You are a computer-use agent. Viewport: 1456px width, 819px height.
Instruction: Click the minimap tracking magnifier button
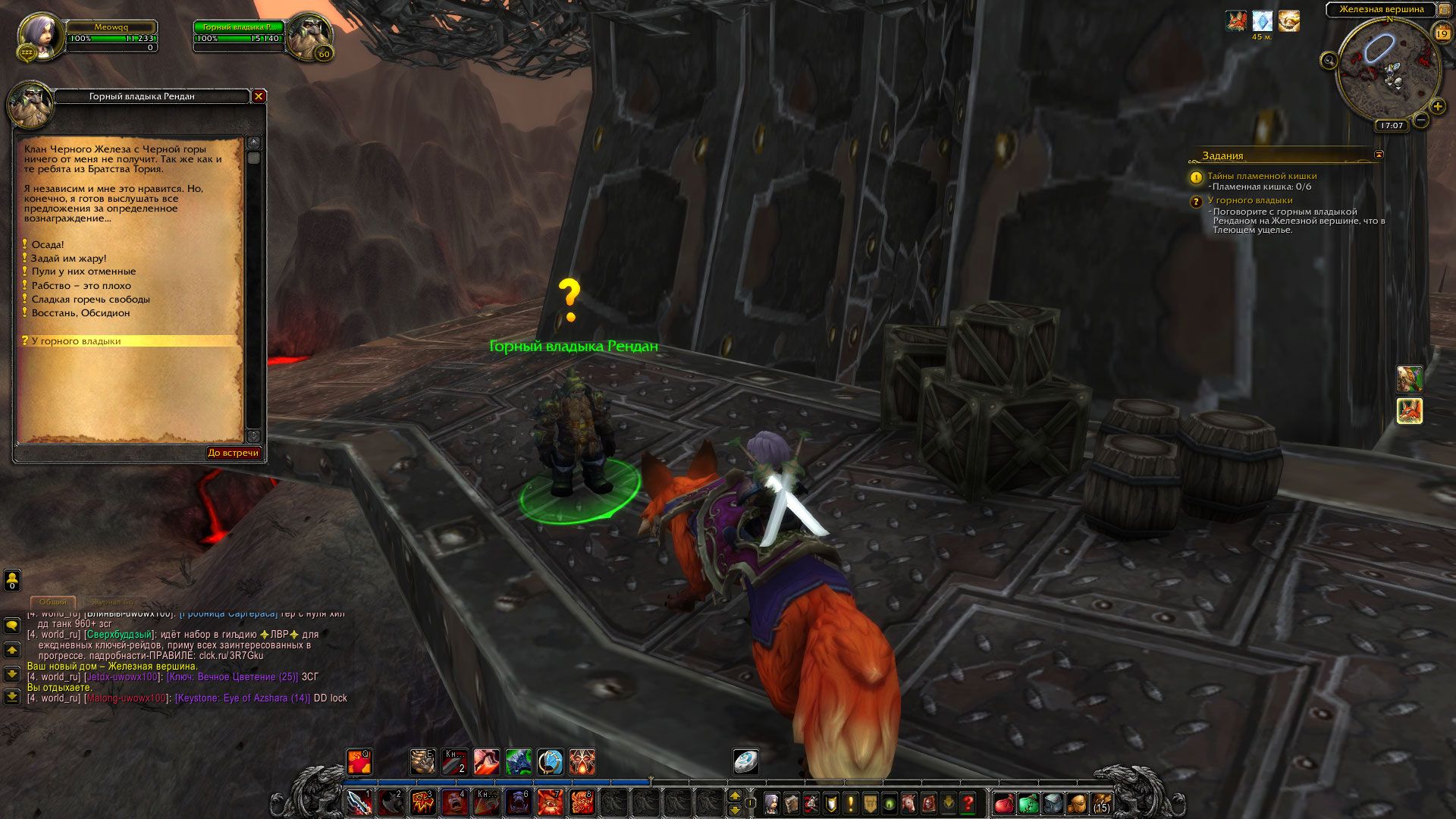click(x=1329, y=61)
